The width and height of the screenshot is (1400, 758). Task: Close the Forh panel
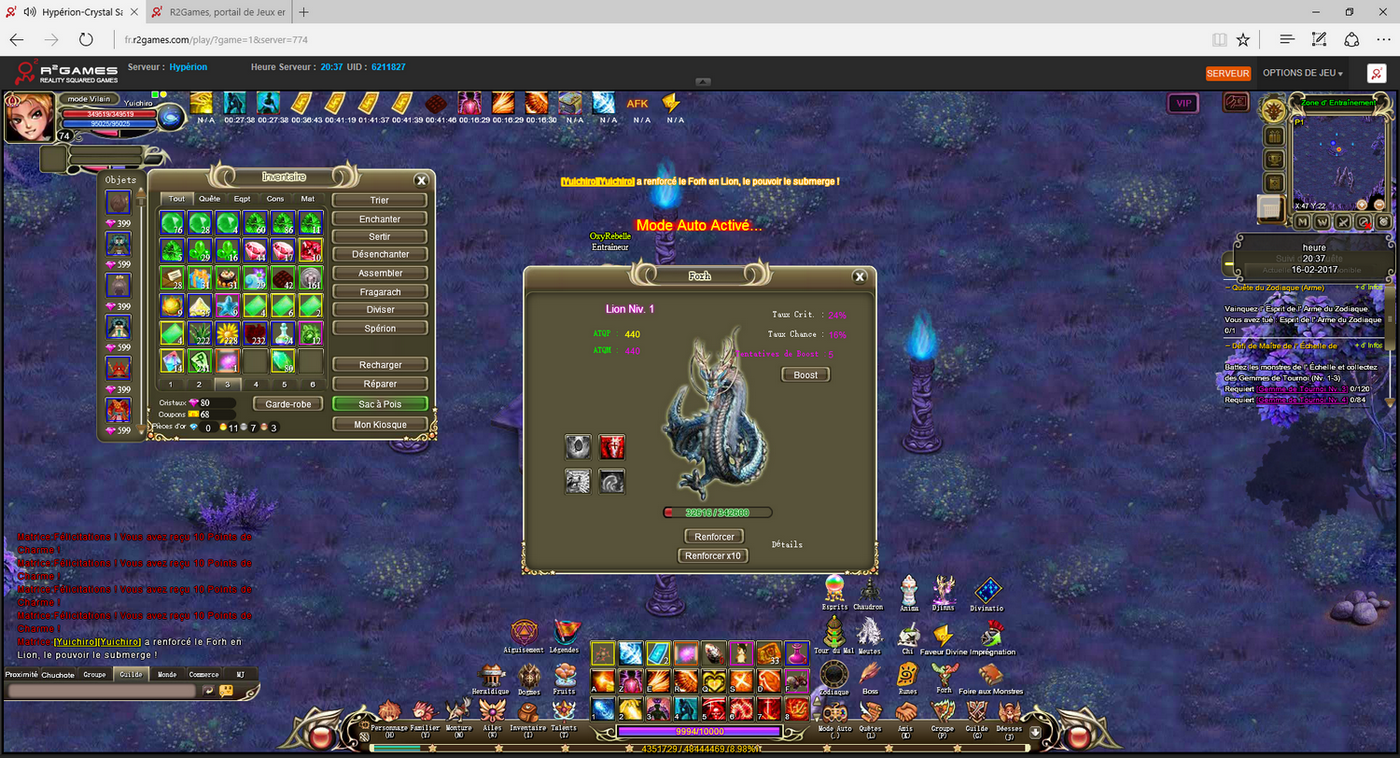click(859, 277)
